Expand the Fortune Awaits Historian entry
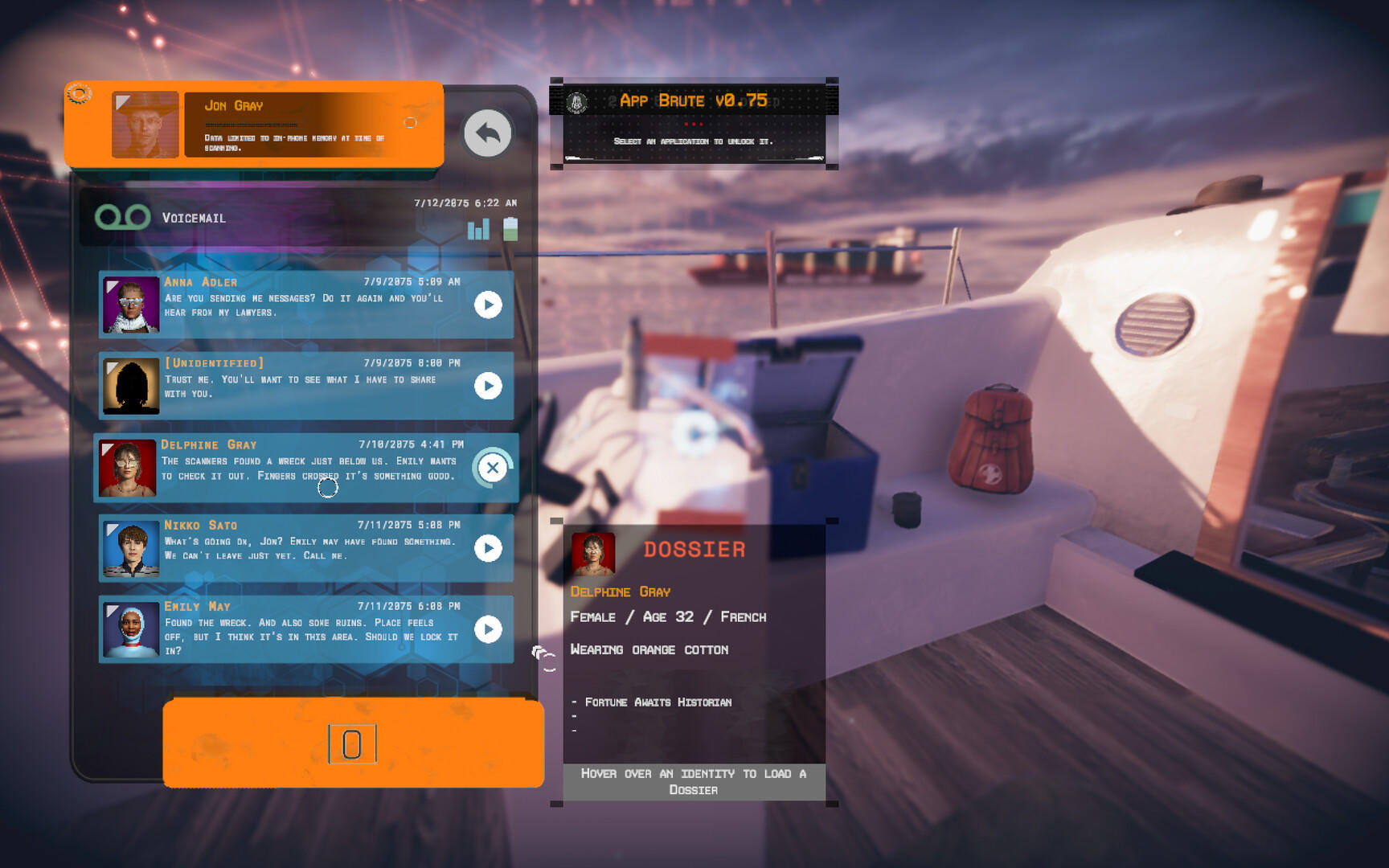Screen dimensions: 1389x868 click(x=659, y=702)
